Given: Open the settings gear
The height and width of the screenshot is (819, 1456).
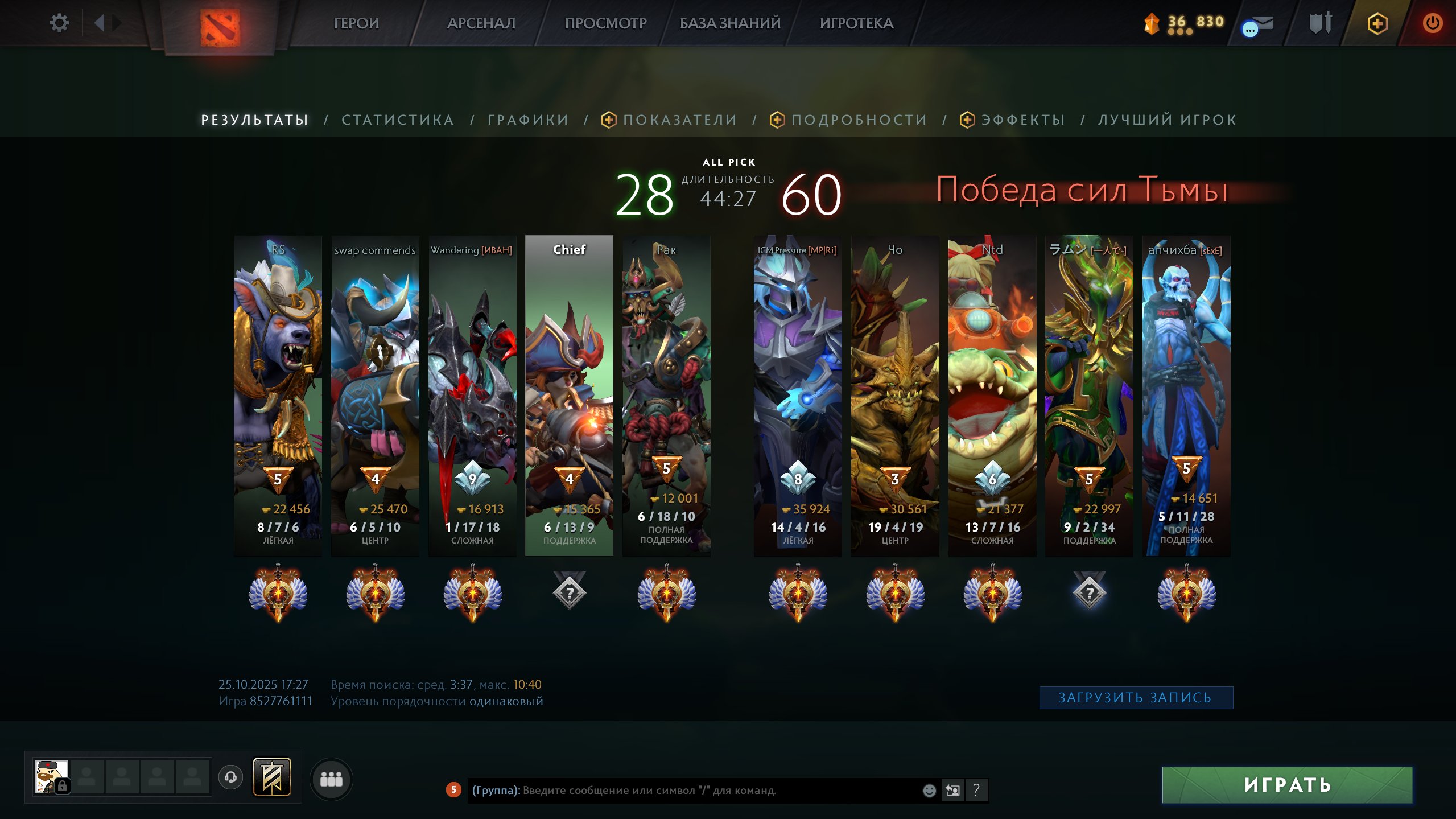Looking at the screenshot, I should point(59,22).
